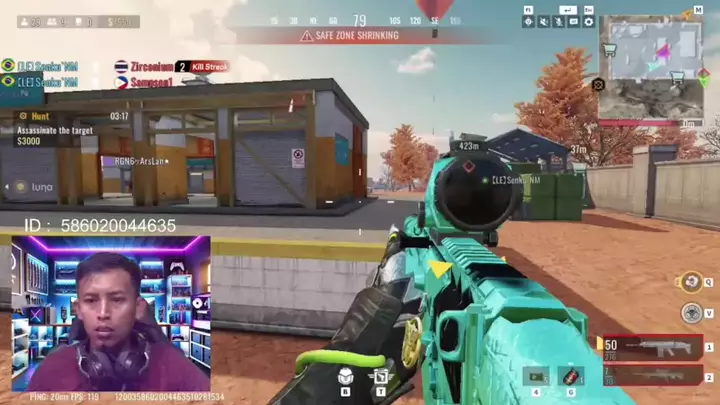This screenshot has height=405, width=720.
Task: Use the cash item slot
Action: 536,377
